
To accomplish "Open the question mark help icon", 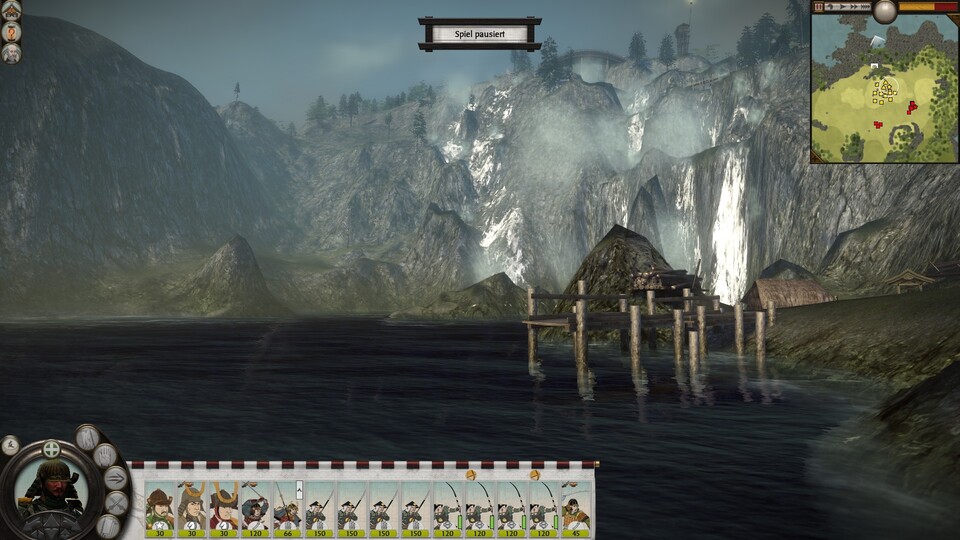I will 12,30.
